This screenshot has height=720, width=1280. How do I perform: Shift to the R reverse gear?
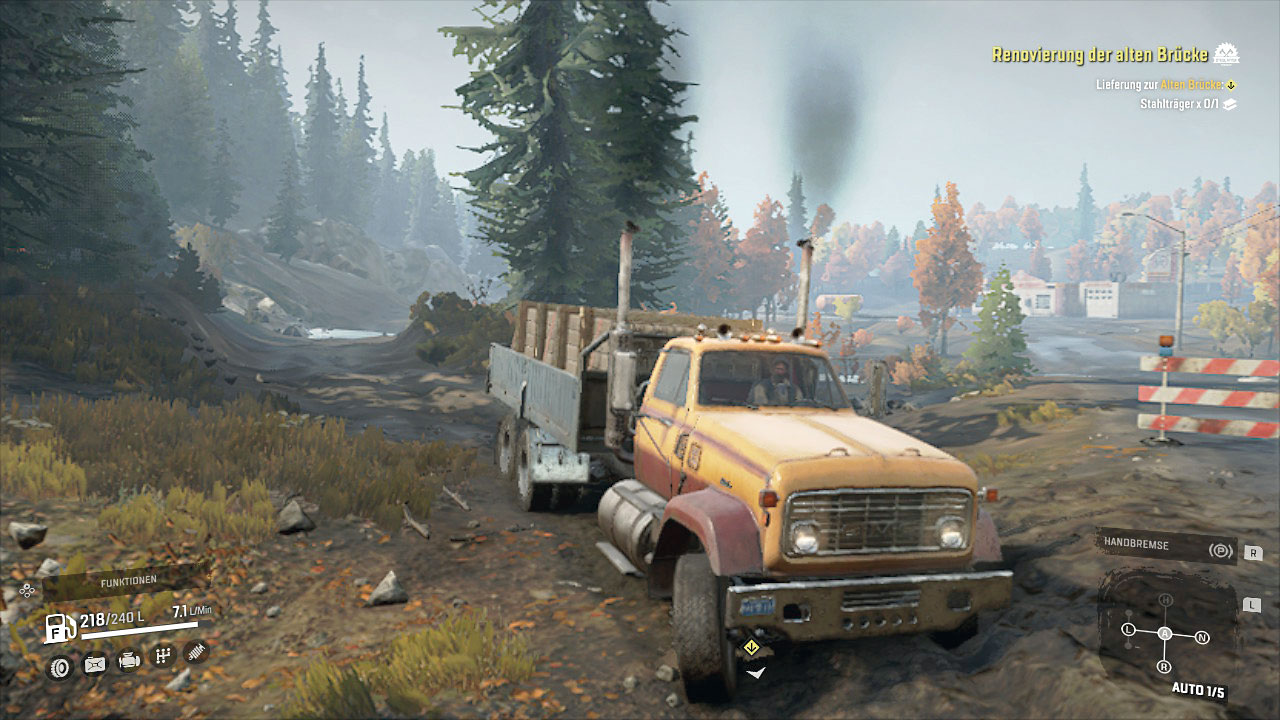(x=1164, y=667)
